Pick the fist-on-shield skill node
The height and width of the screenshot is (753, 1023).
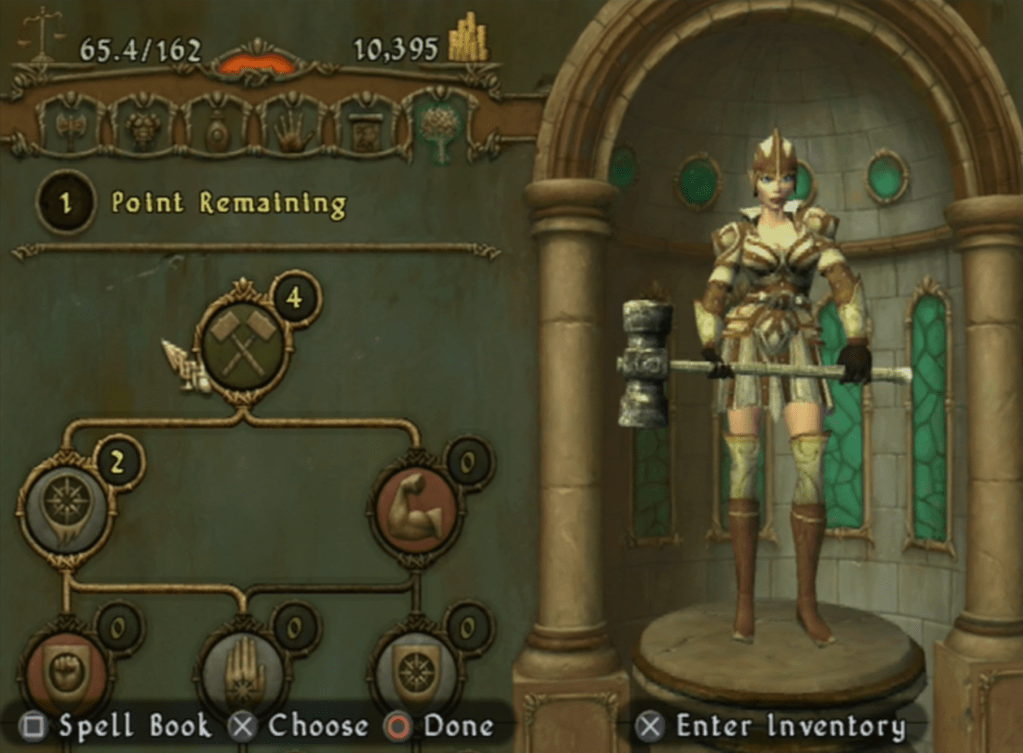(x=64, y=672)
